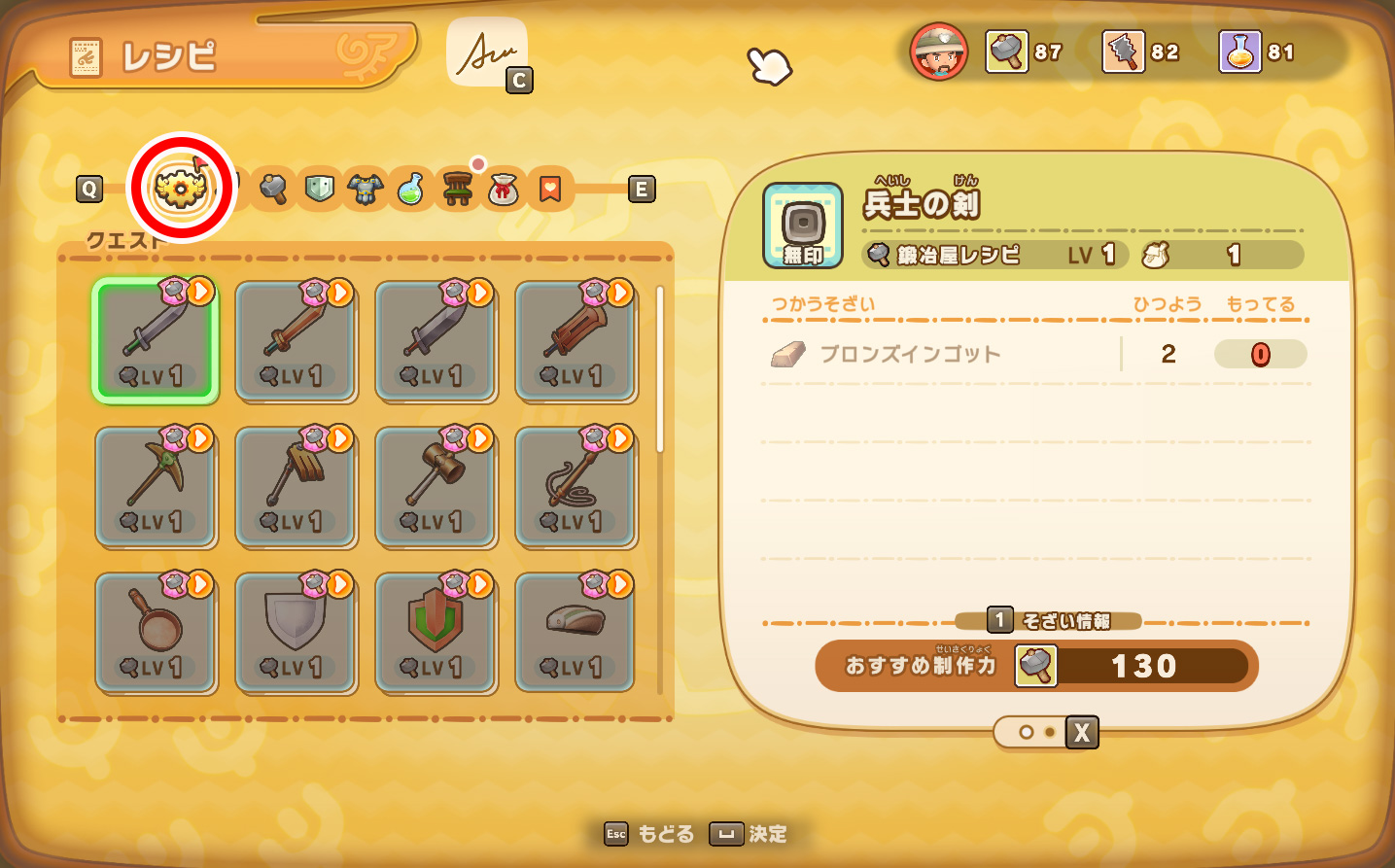Select the rod with coiled rope recipe
The width and height of the screenshot is (1395, 868).
pyautogui.click(x=575, y=486)
